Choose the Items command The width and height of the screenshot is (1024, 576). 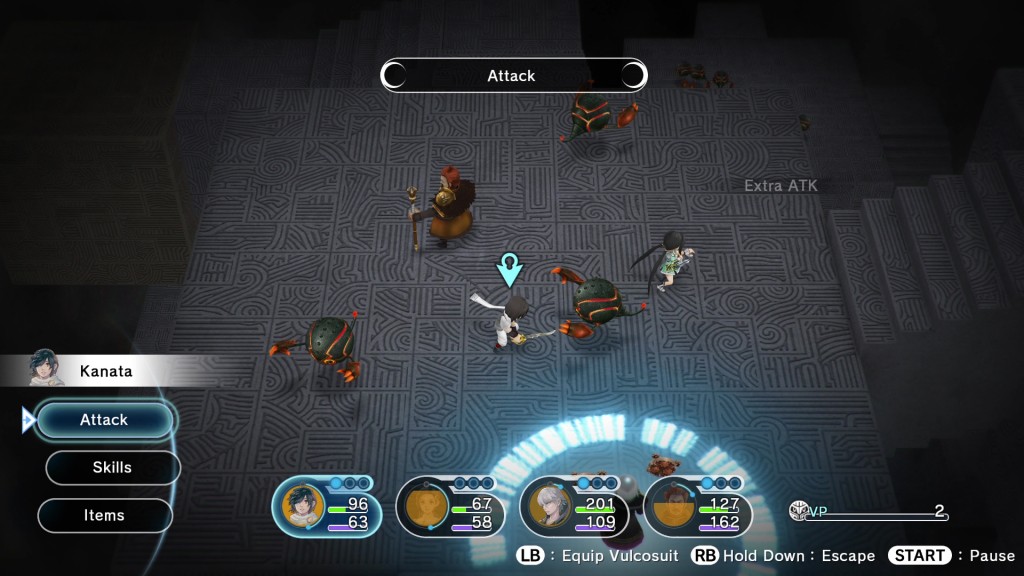pos(104,515)
